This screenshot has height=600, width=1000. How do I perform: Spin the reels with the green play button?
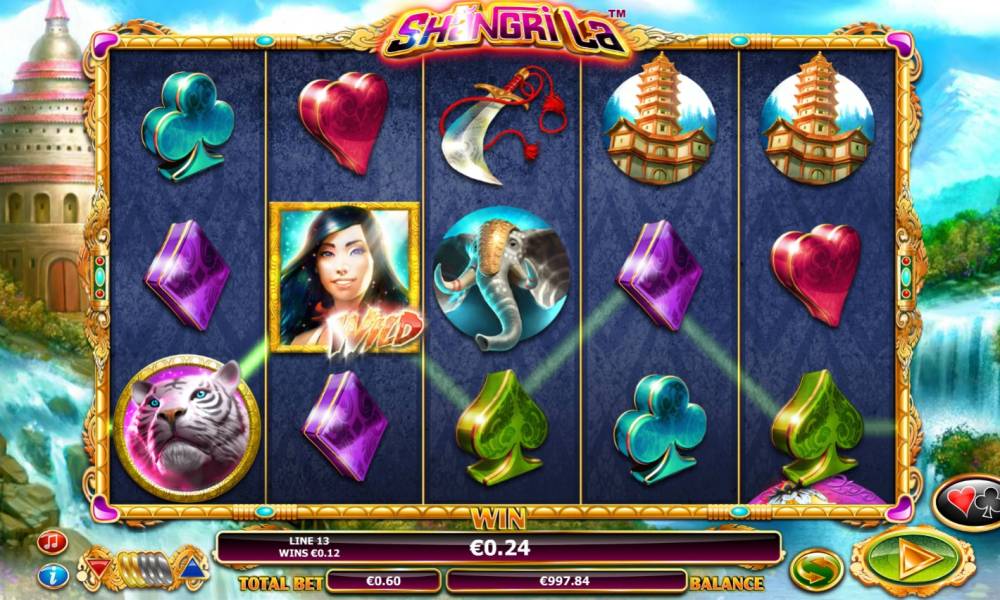pyautogui.click(x=912, y=559)
